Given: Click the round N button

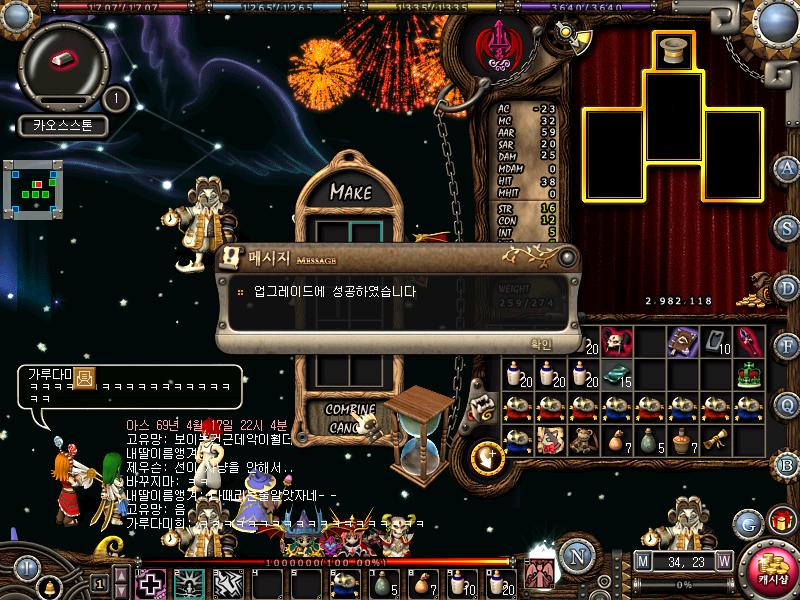Looking at the screenshot, I should (x=575, y=557).
